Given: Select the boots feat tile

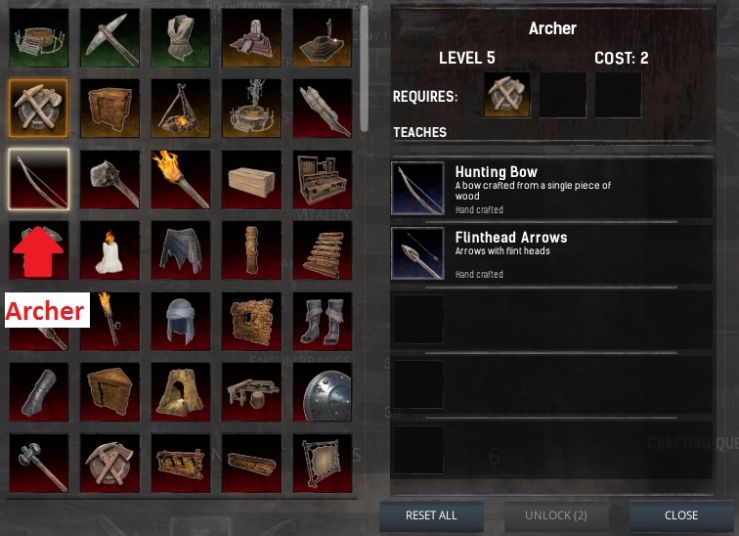Looking at the screenshot, I should point(324,322).
